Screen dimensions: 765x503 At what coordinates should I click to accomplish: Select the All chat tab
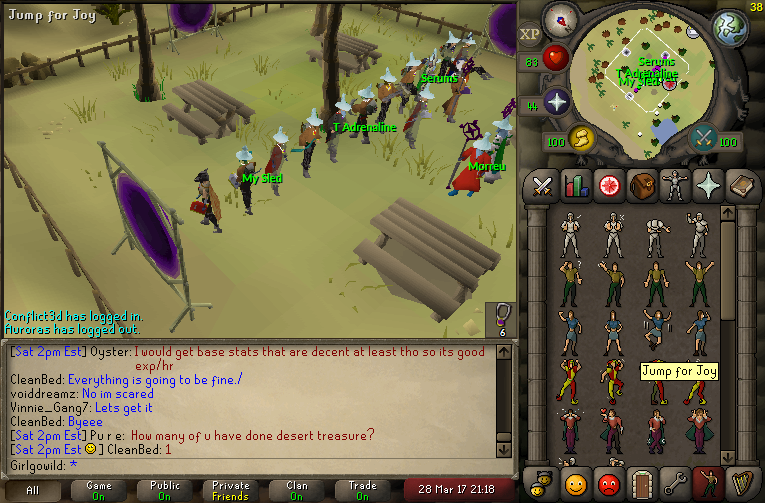click(x=33, y=490)
